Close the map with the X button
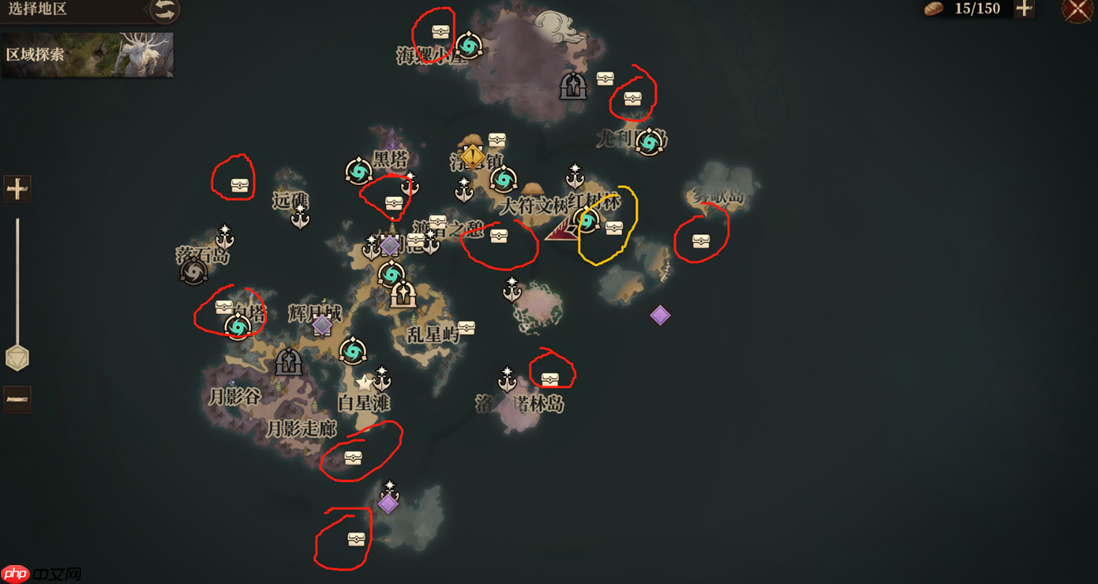This screenshot has height=584, width=1098. coord(1077,10)
